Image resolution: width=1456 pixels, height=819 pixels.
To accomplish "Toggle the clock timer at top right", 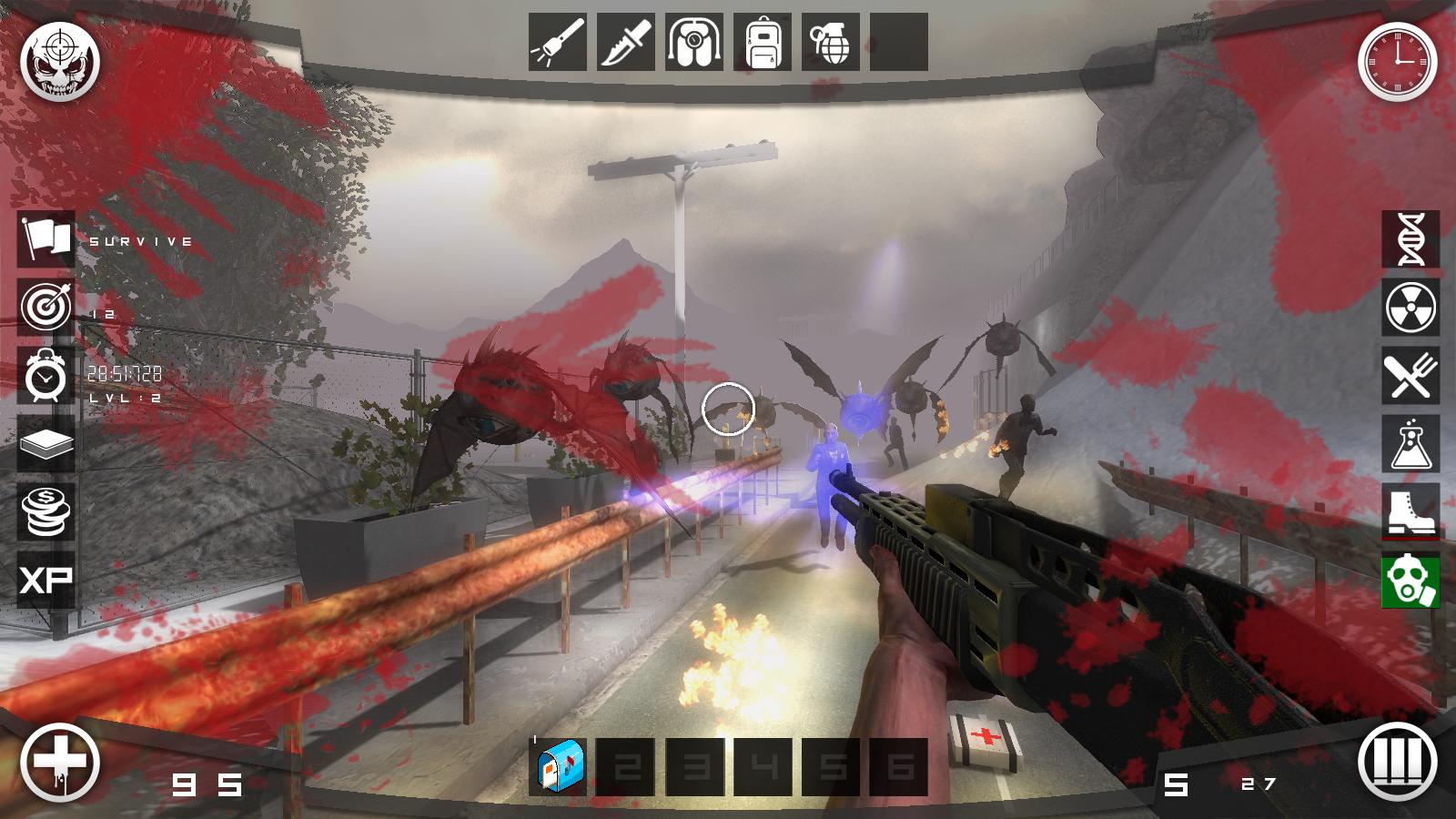I will (1397, 62).
